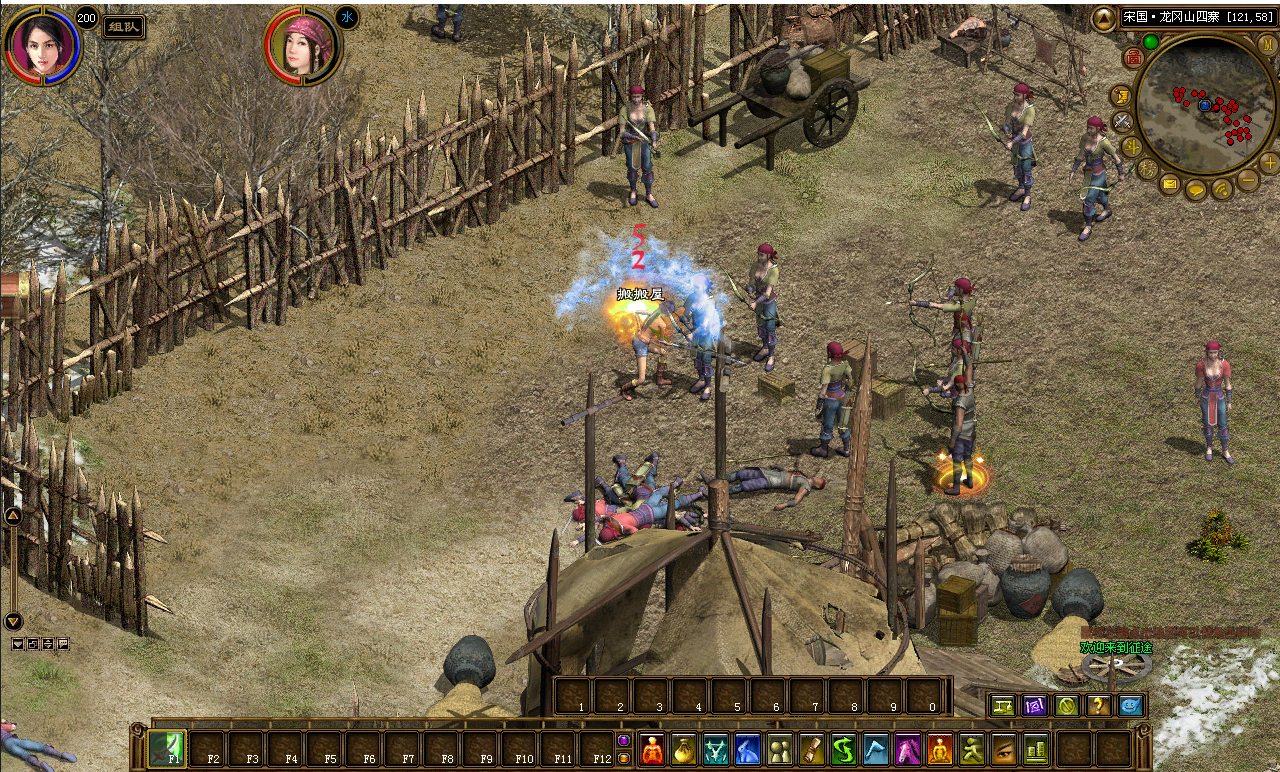The height and width of the screenshot is (772, 1280).
Task: Click the purple horse mount icon
Action: point(908,749)
